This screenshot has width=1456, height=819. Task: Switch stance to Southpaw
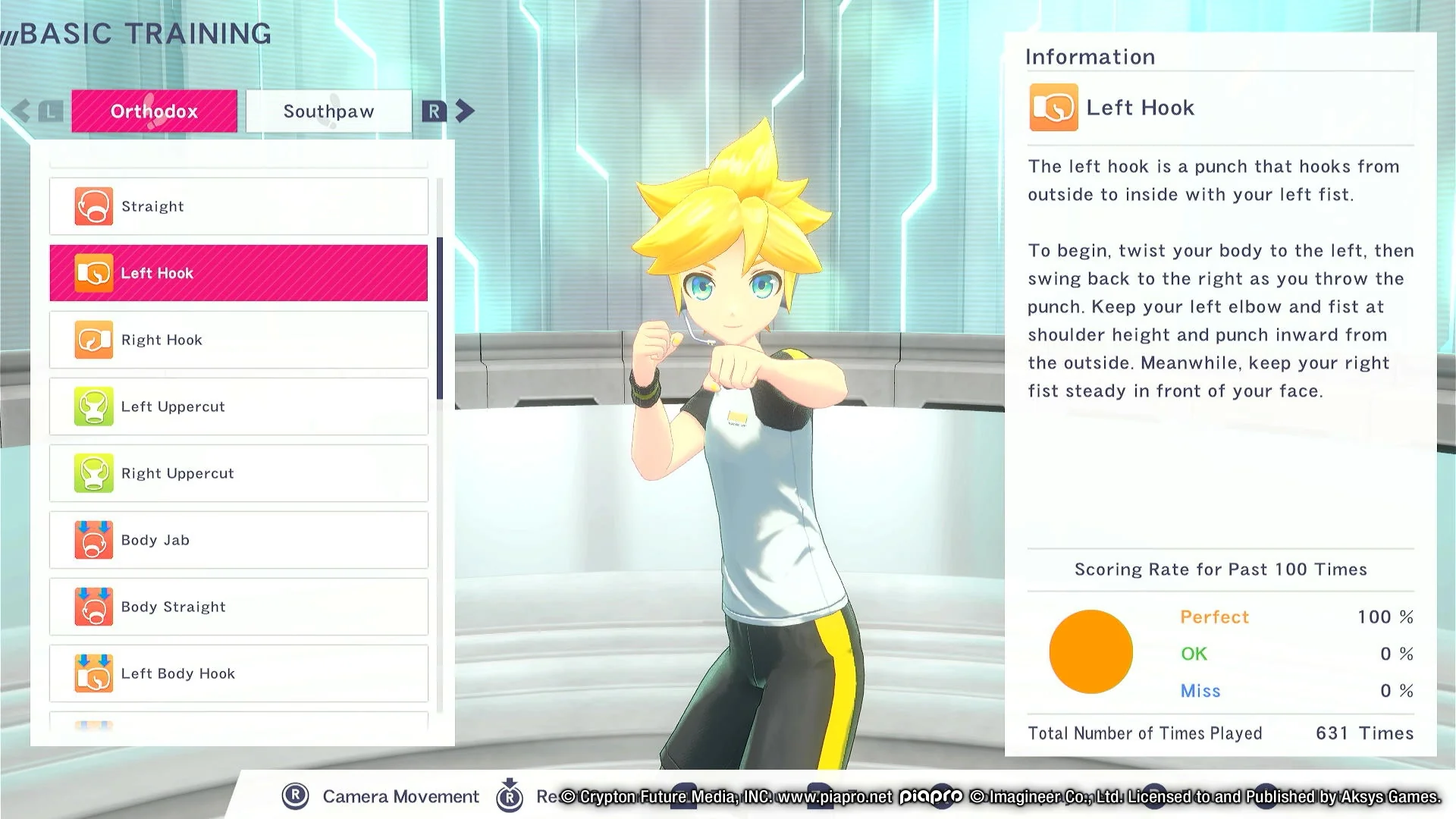(x=328, y=111)
